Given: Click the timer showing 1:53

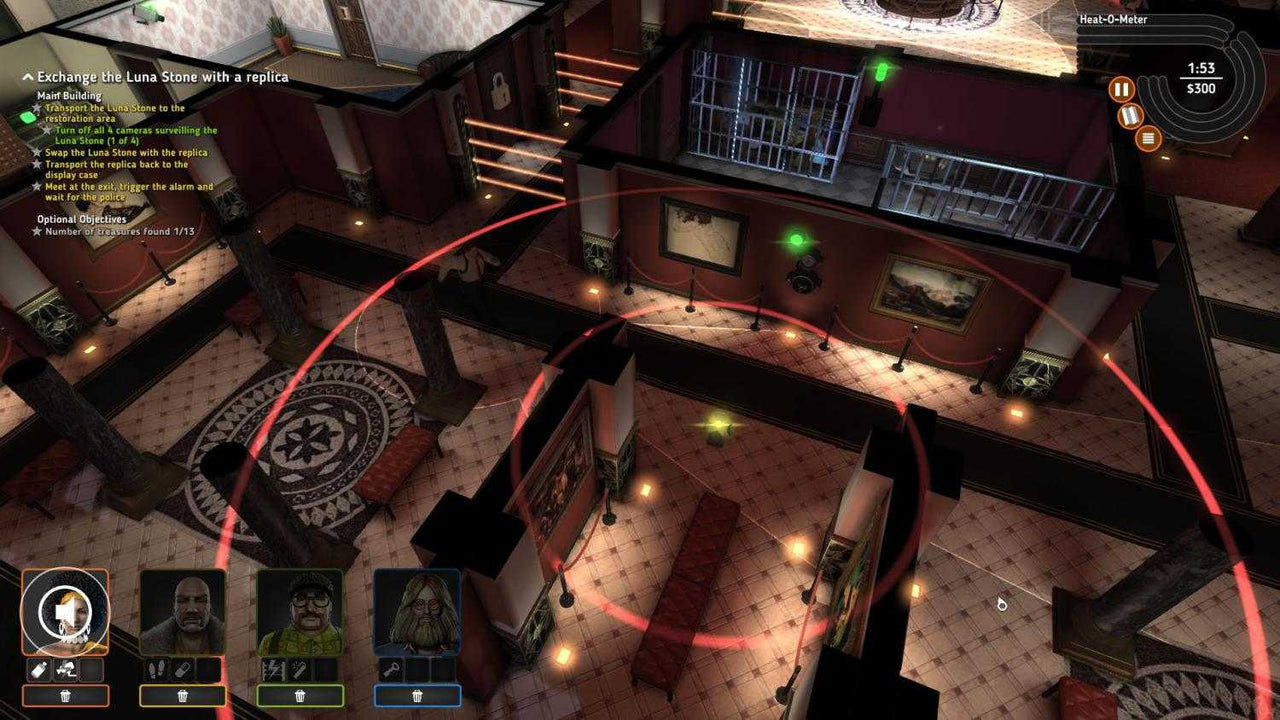Looking at the screenshot, I should (1202, 68).
